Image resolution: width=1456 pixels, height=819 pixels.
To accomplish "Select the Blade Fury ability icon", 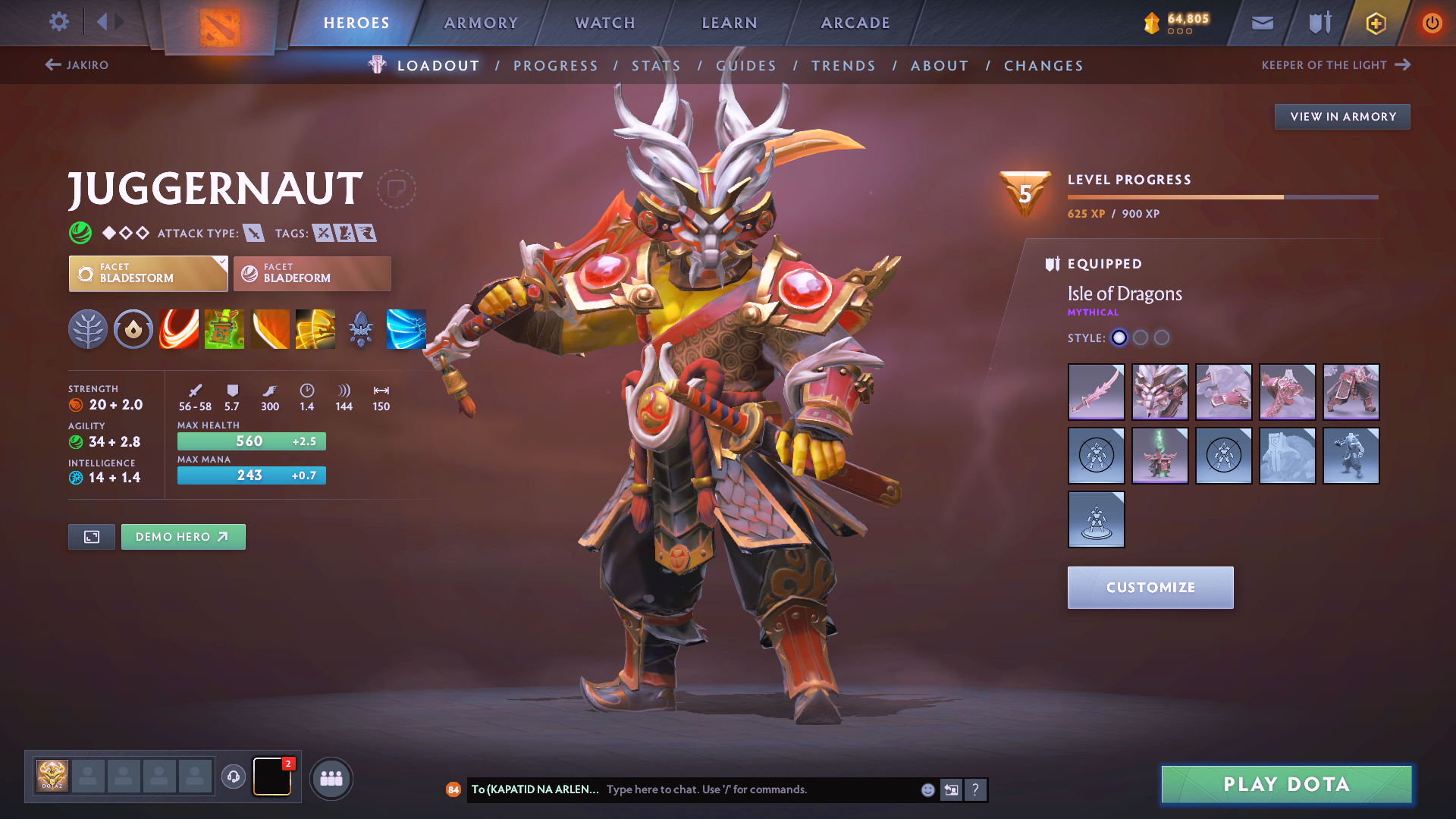I will coord(179,329).
